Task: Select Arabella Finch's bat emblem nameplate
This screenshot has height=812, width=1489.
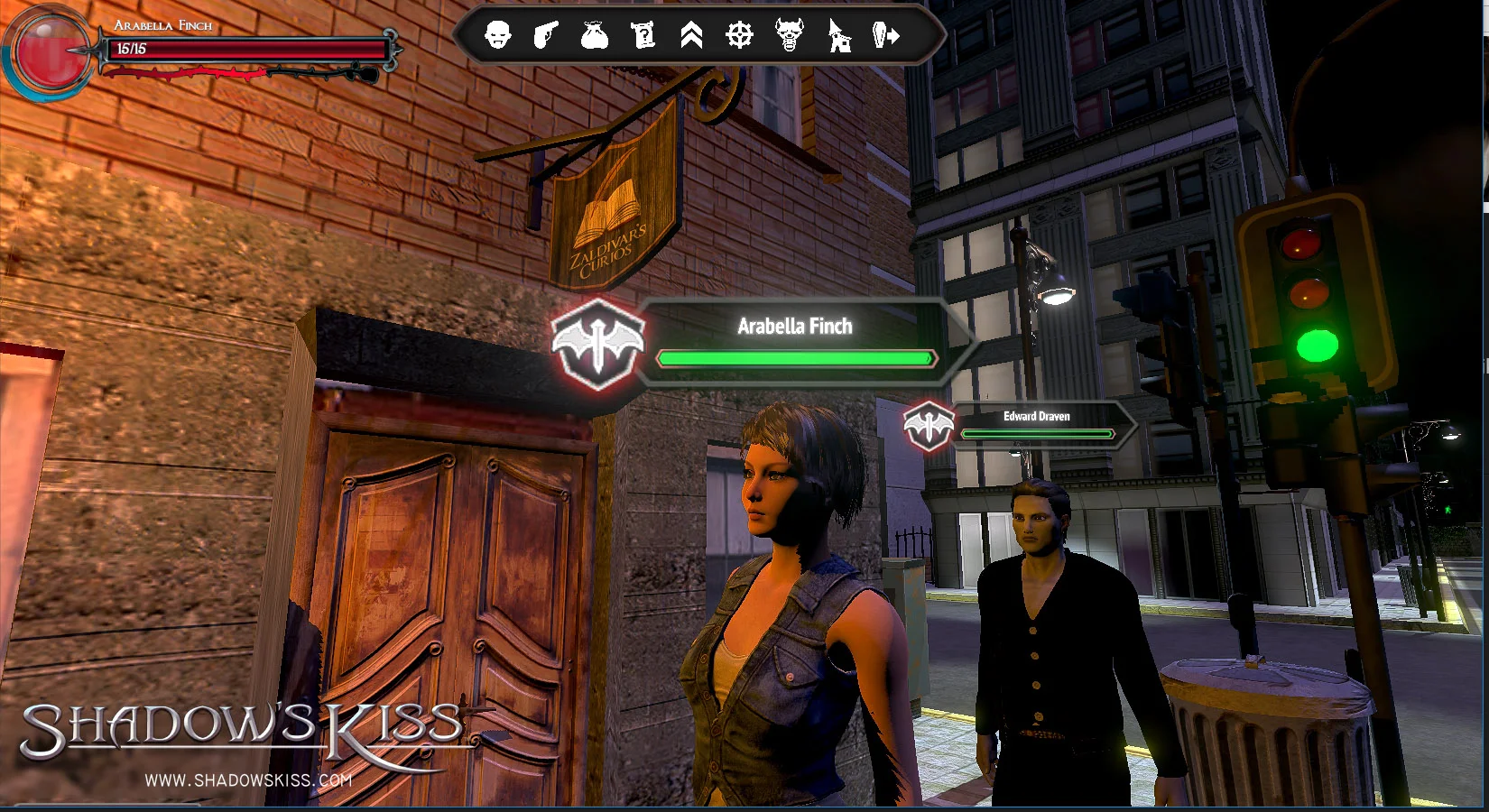Action: (598, 345)
